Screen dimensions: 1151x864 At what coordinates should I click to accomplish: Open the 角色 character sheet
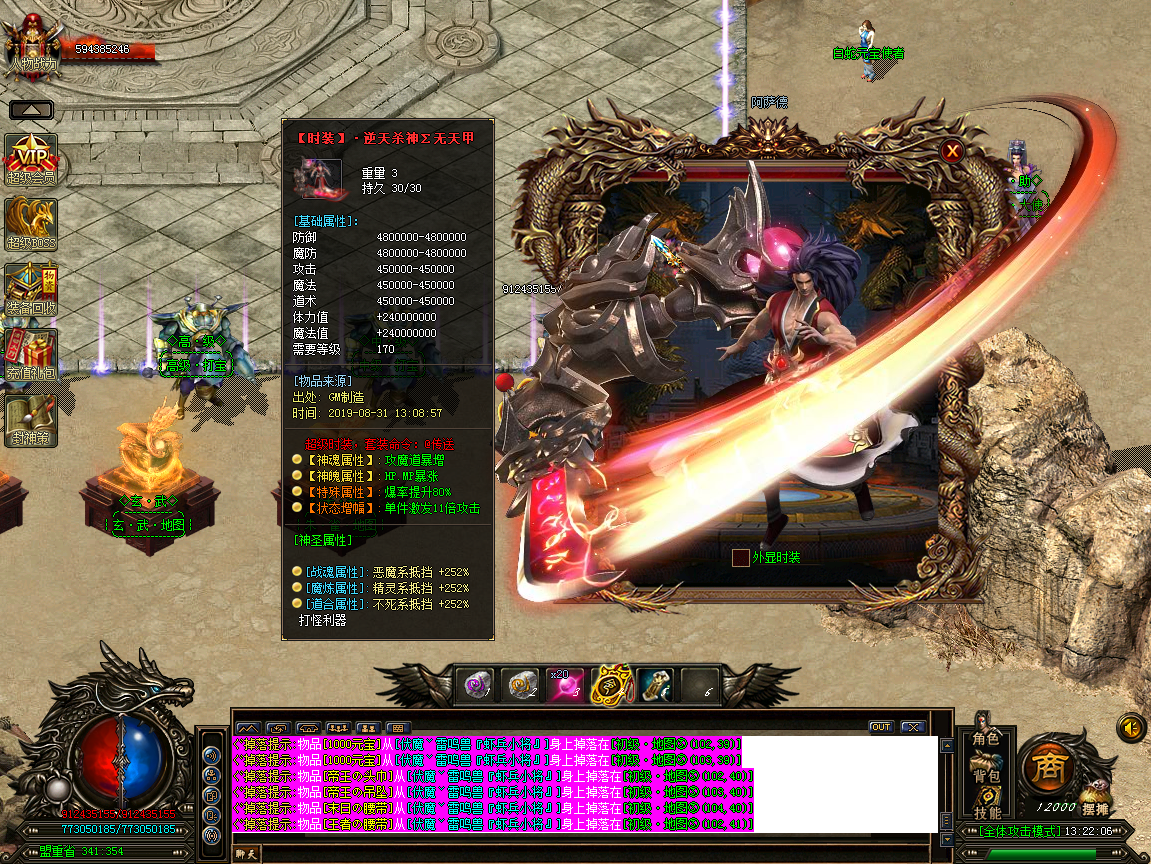(x=986, y=736)
